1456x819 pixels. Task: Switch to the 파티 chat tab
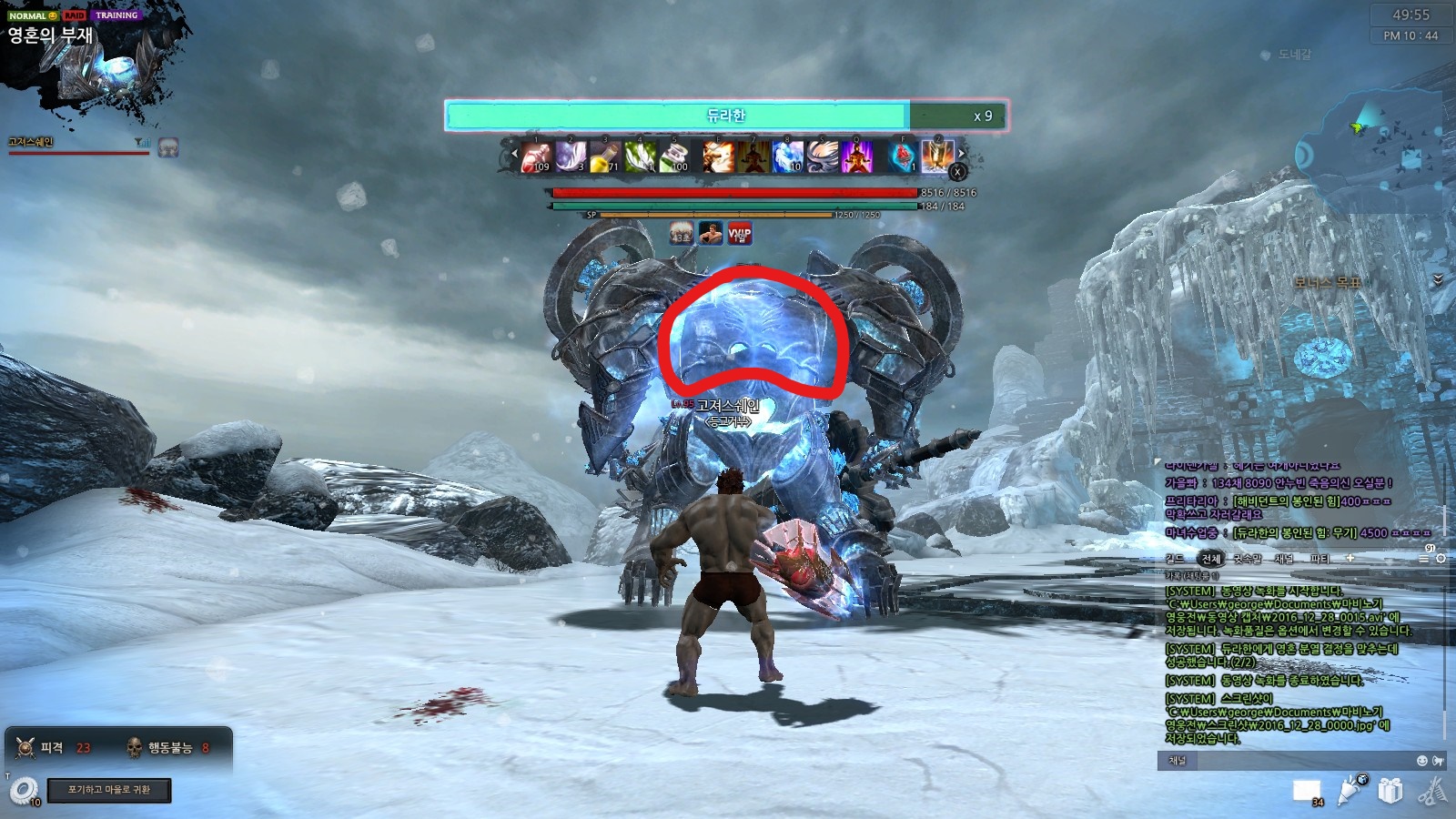pyautogui.click(x=1319, y=559)
